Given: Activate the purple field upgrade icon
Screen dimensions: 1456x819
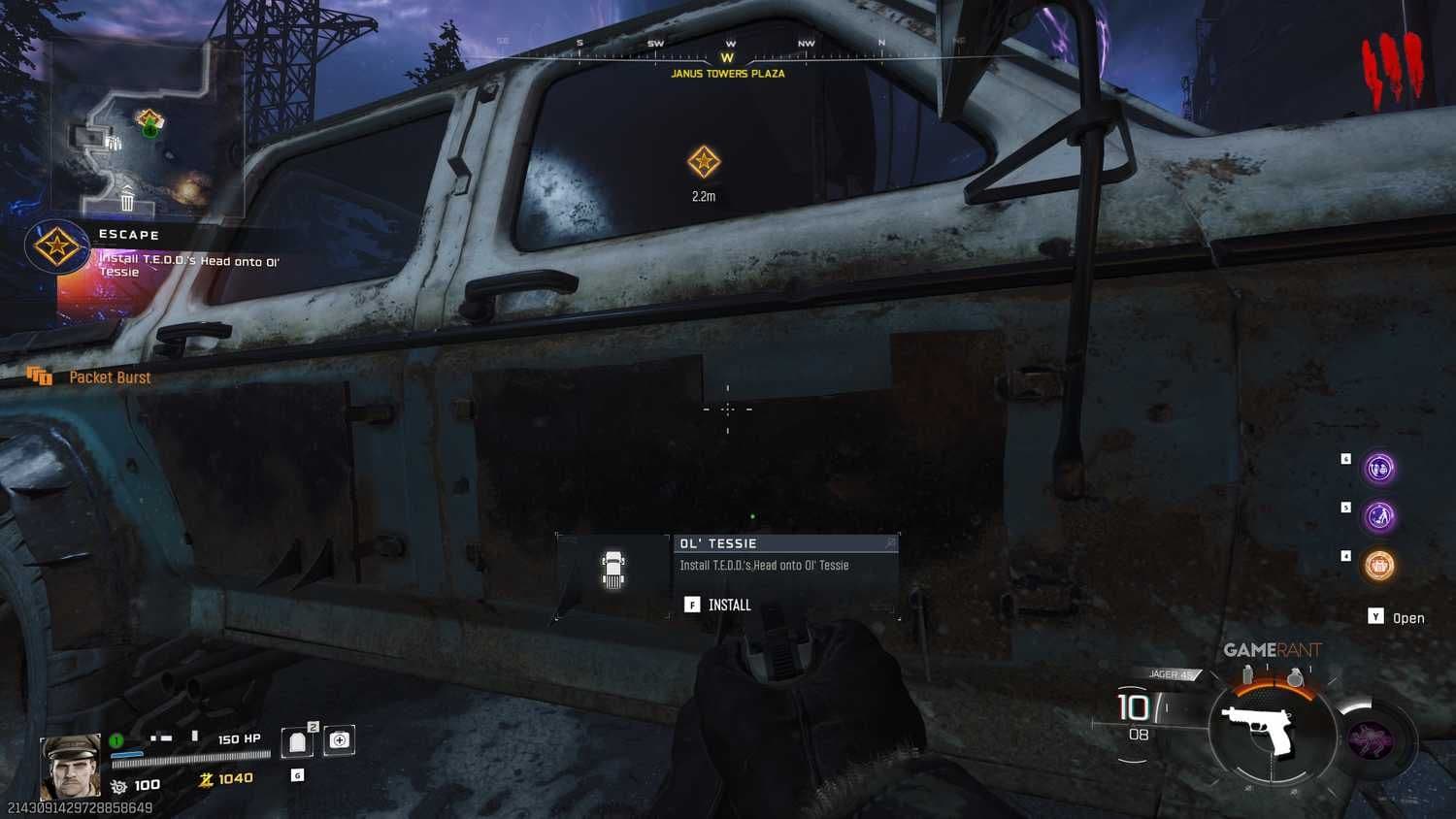Looking at the screenshot, I should click(1373, 740).
